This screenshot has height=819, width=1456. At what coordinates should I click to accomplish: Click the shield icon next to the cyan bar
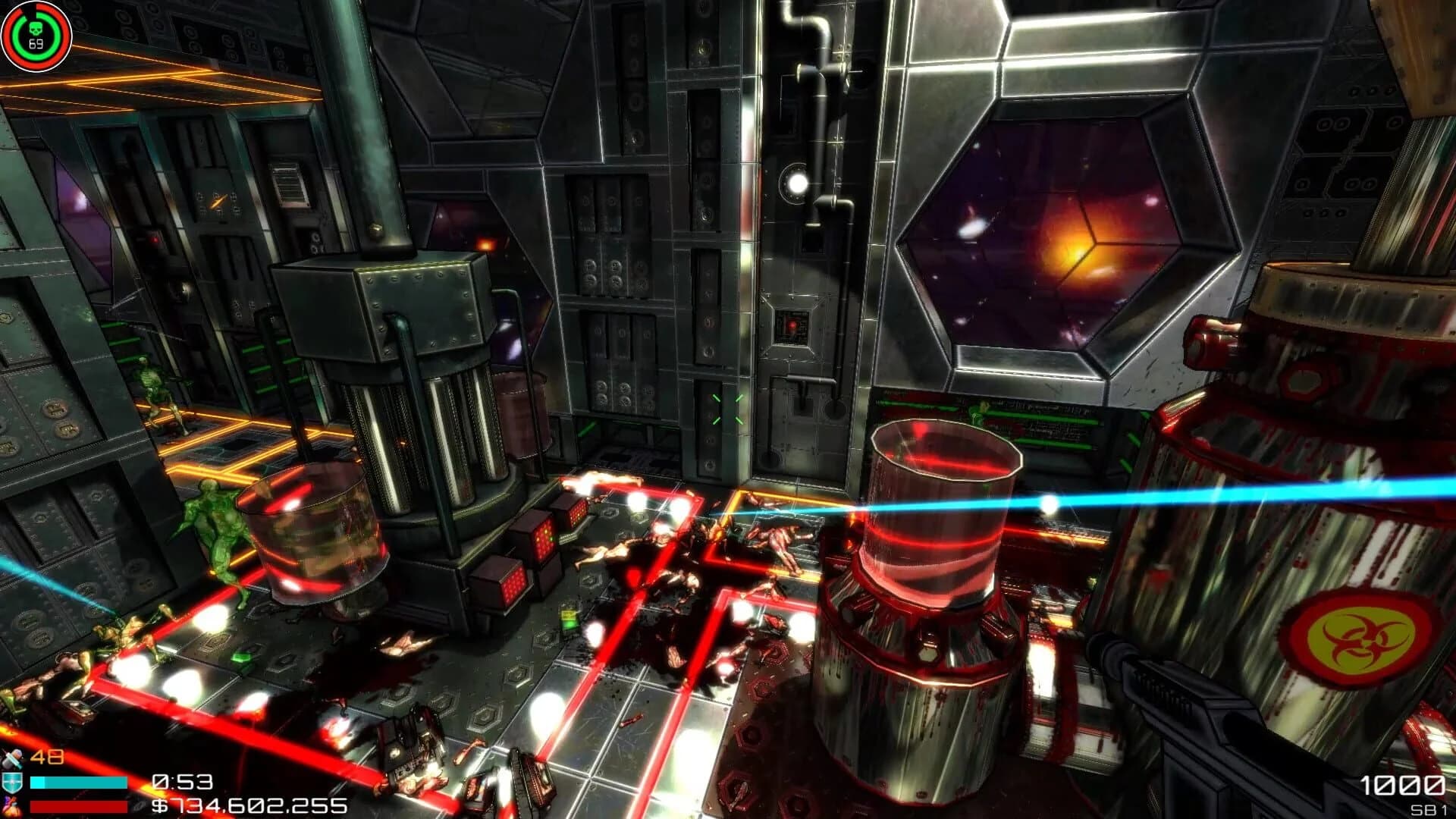[13, 781]
